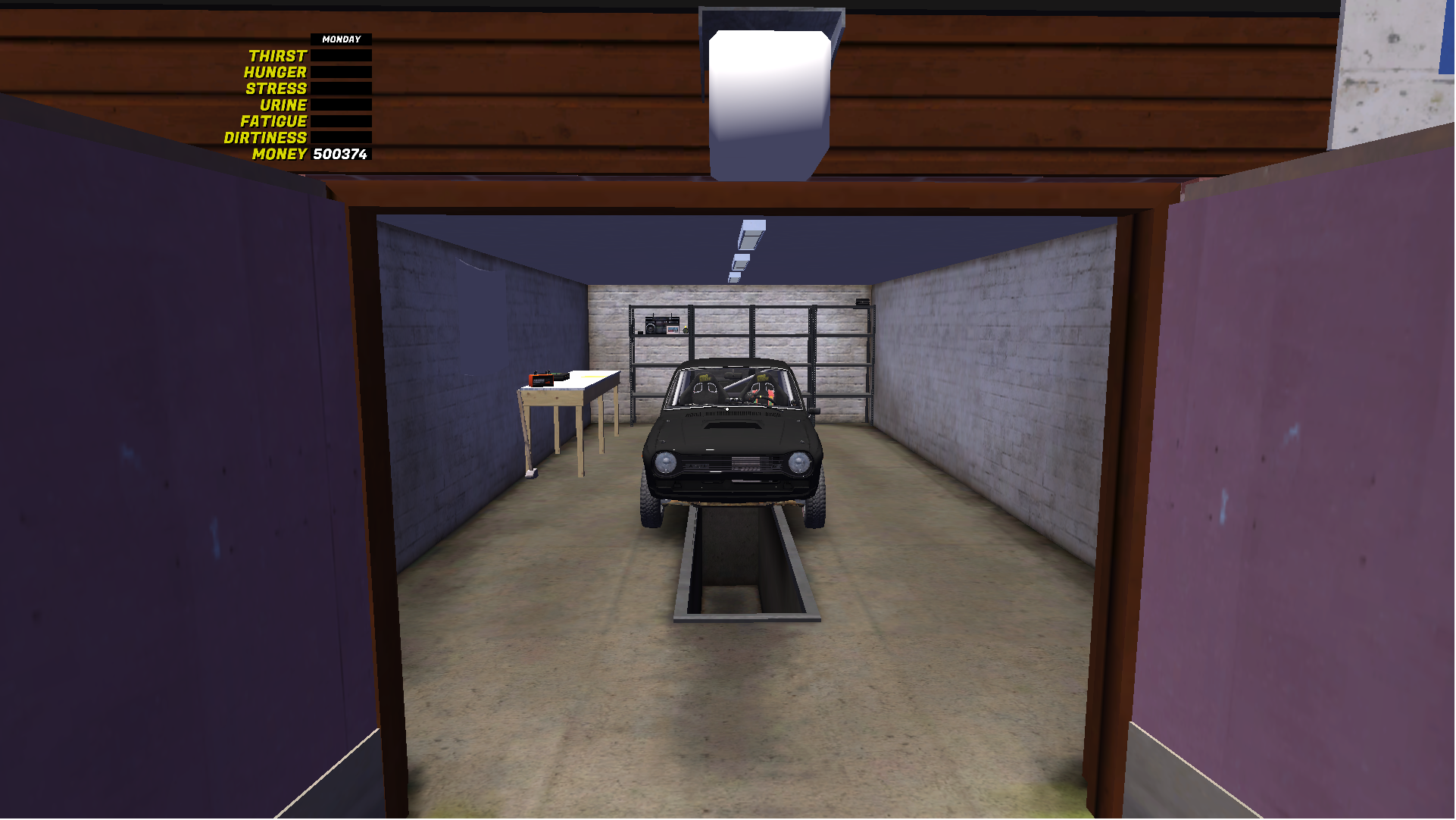Click the white object on the top-right shelf

coord(864,303)
